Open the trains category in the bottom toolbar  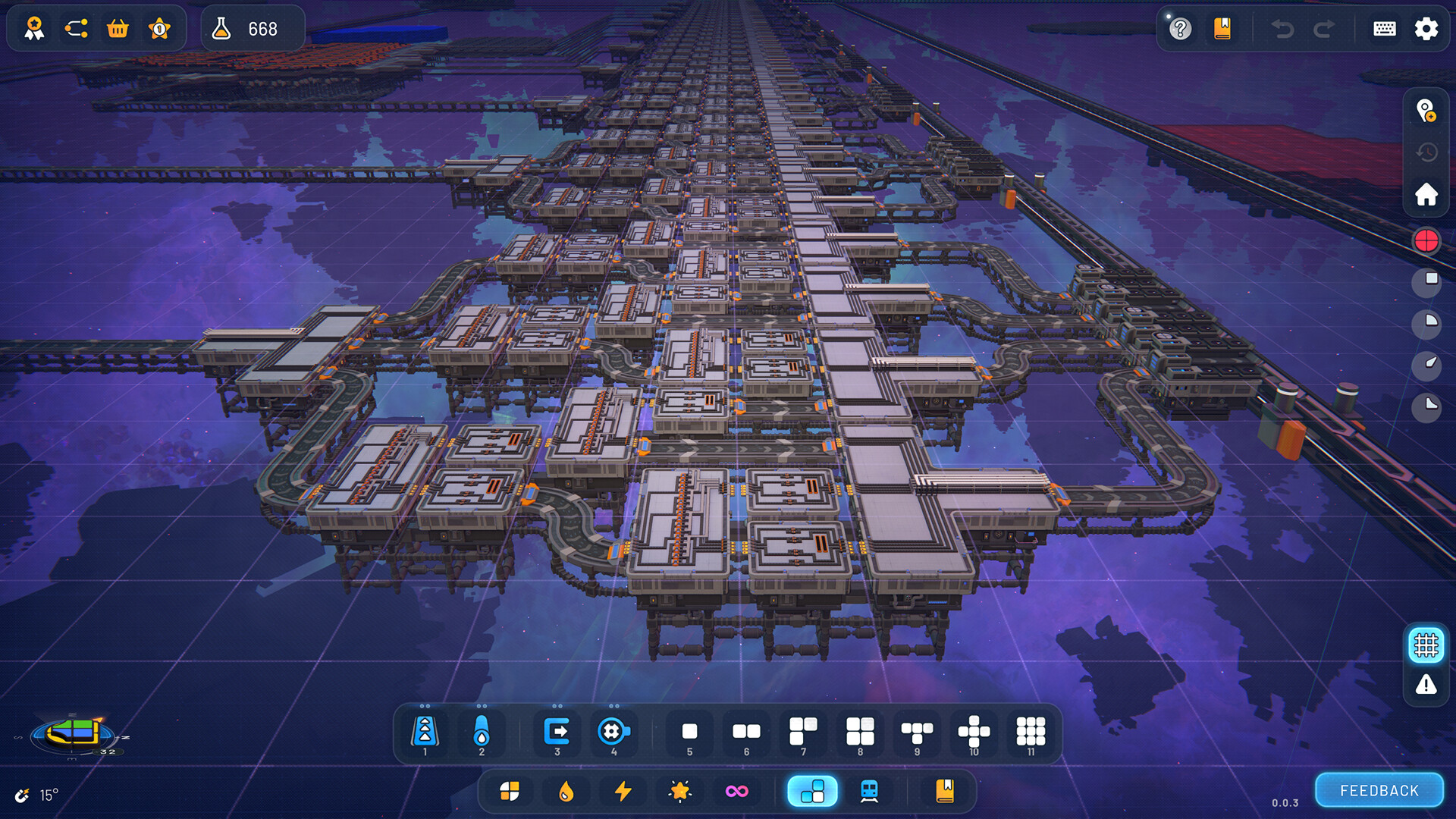coord(869,790)
